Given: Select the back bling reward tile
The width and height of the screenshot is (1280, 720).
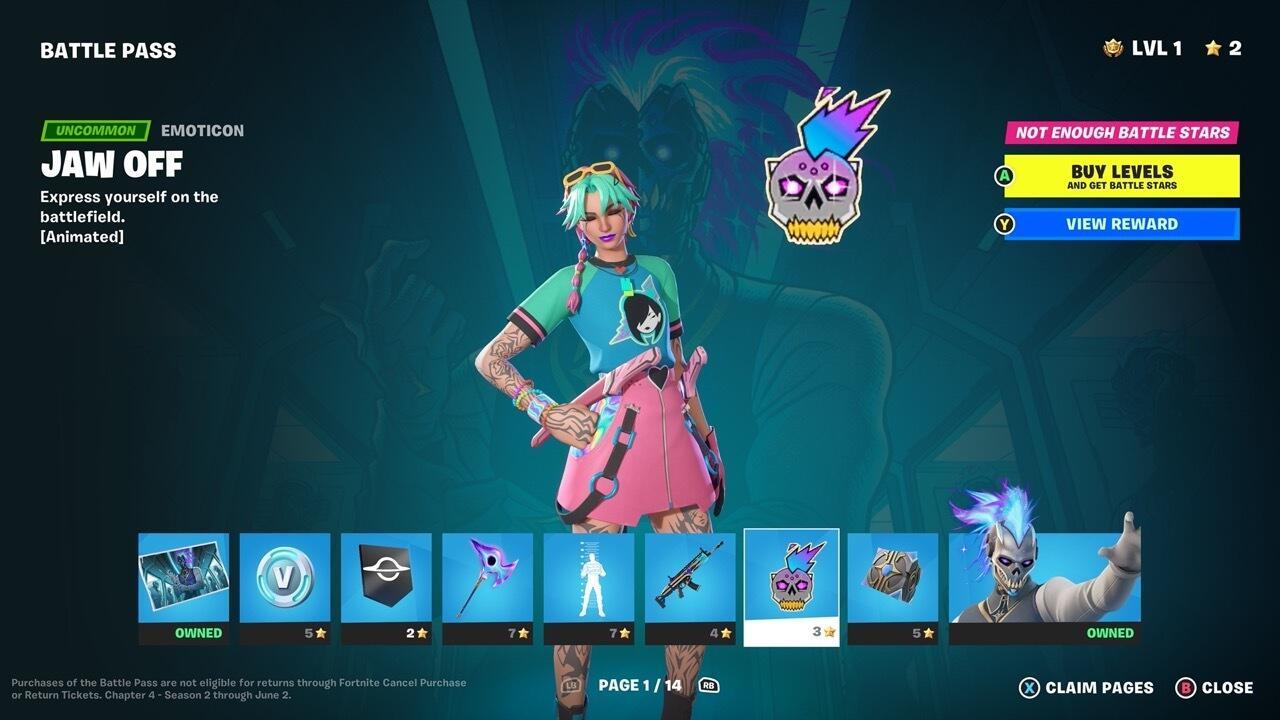Looking at the screenshot, I should tap(892, 580).
